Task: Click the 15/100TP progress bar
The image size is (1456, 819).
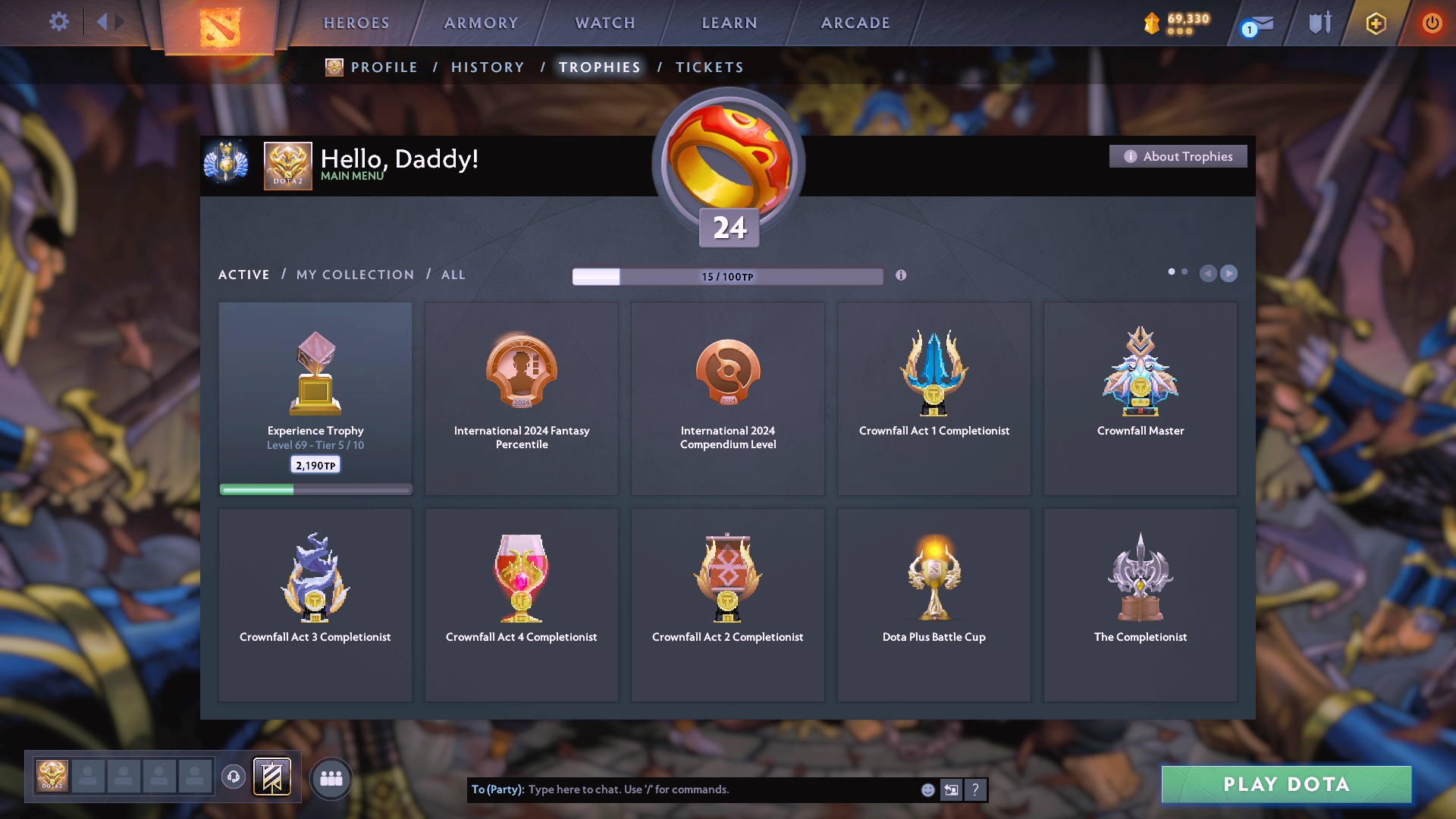Action: (x=728, y=276)
